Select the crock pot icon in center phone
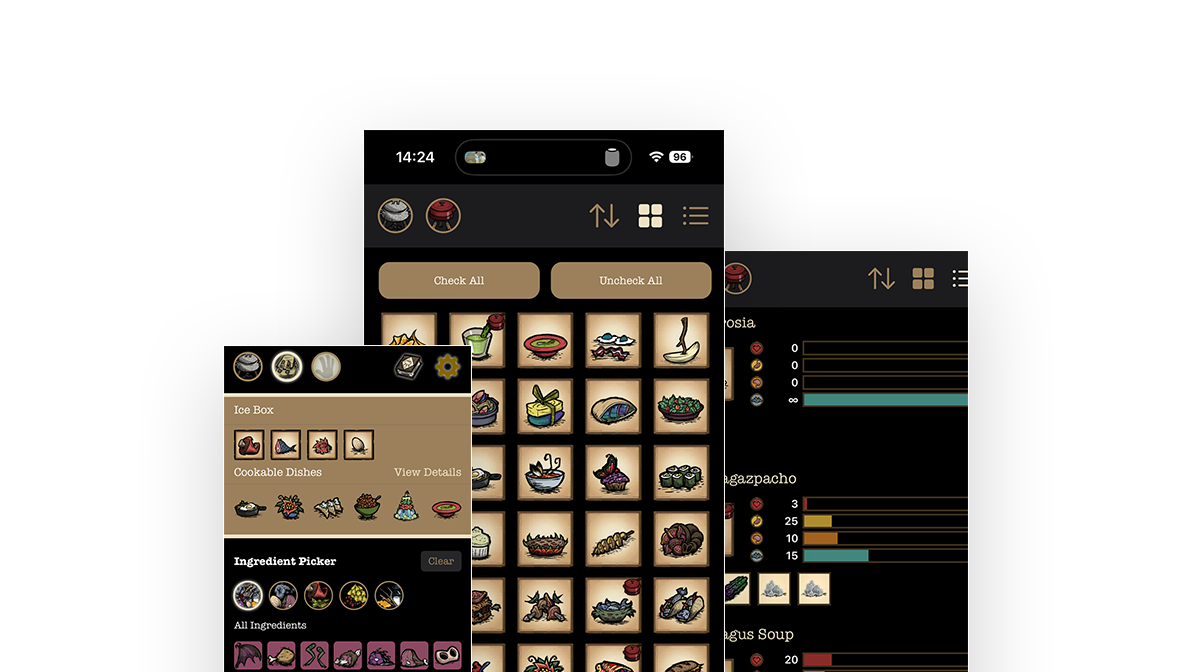Screen dimensions: 1191x672 pyautogui.click(x=395, y=215)
